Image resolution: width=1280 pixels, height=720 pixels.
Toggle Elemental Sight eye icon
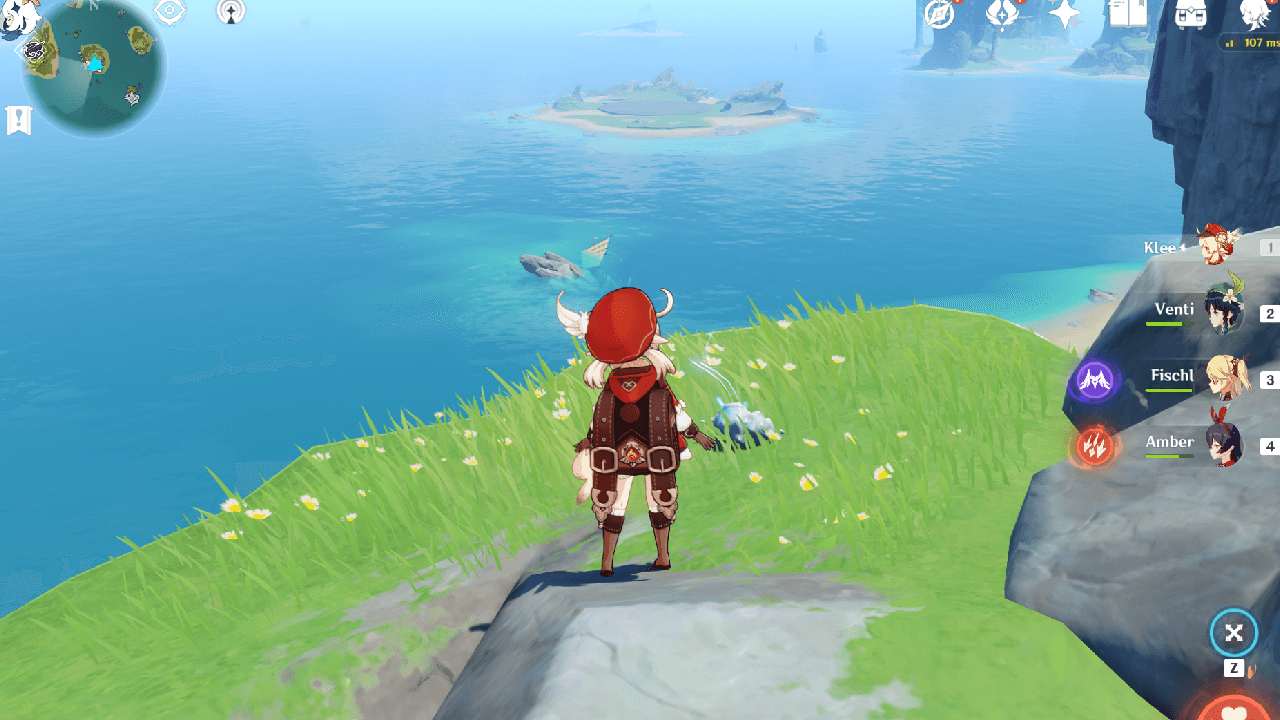pos(168,12)
